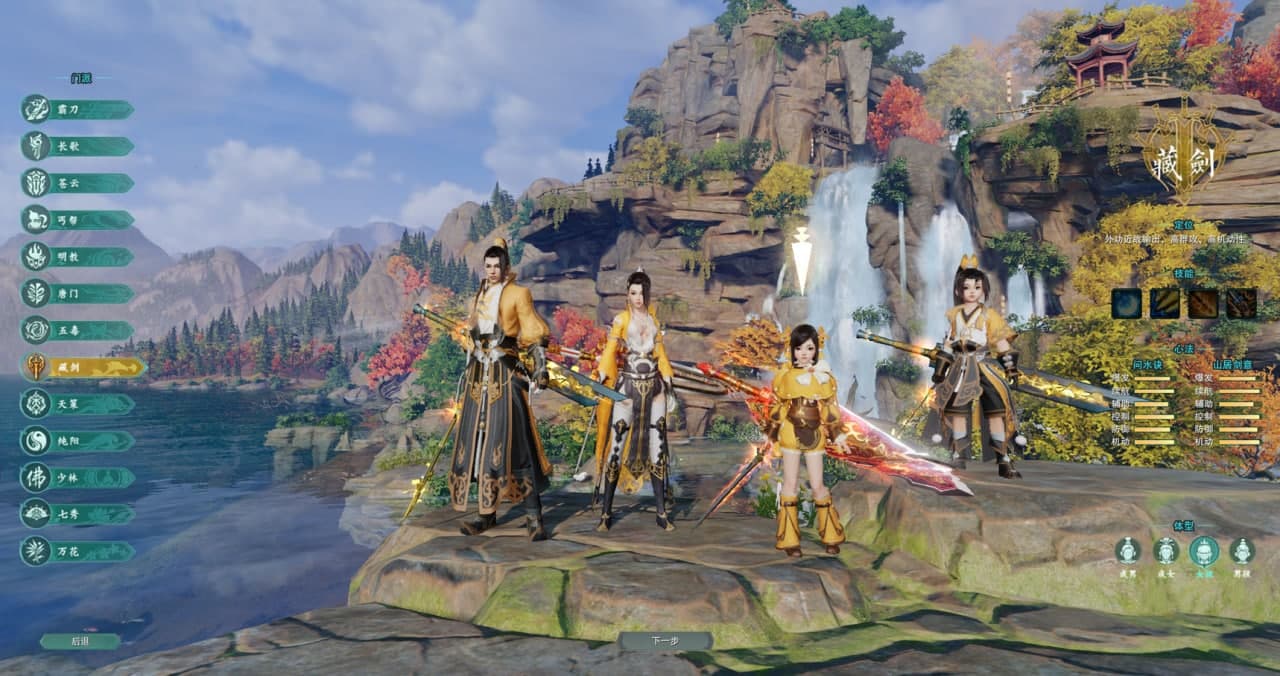Select the 霸刀 sect
The image size is (1280, 676).
pyautogui.click(x=78, y=109)
